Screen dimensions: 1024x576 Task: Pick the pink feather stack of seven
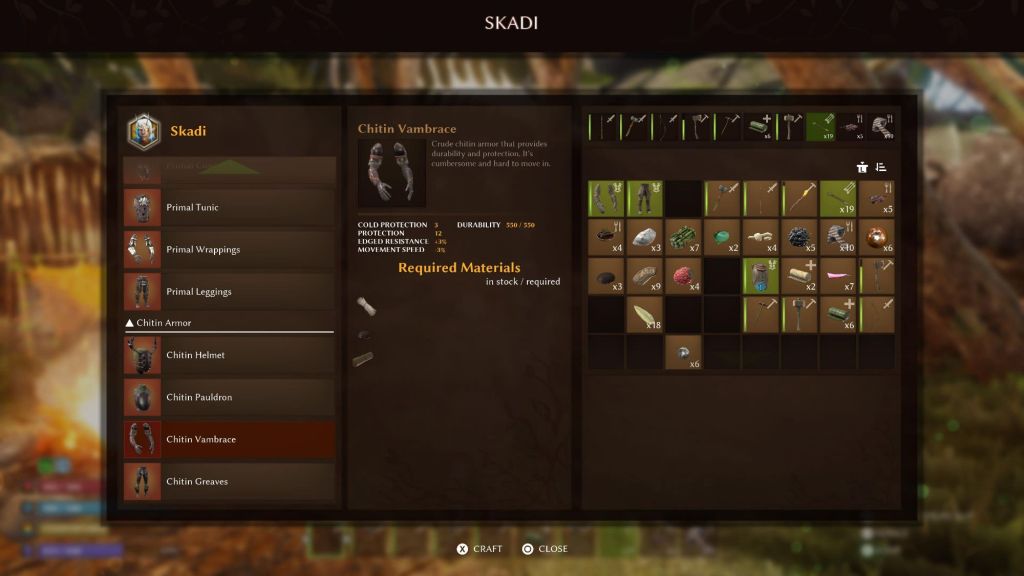tap(839, 276)
